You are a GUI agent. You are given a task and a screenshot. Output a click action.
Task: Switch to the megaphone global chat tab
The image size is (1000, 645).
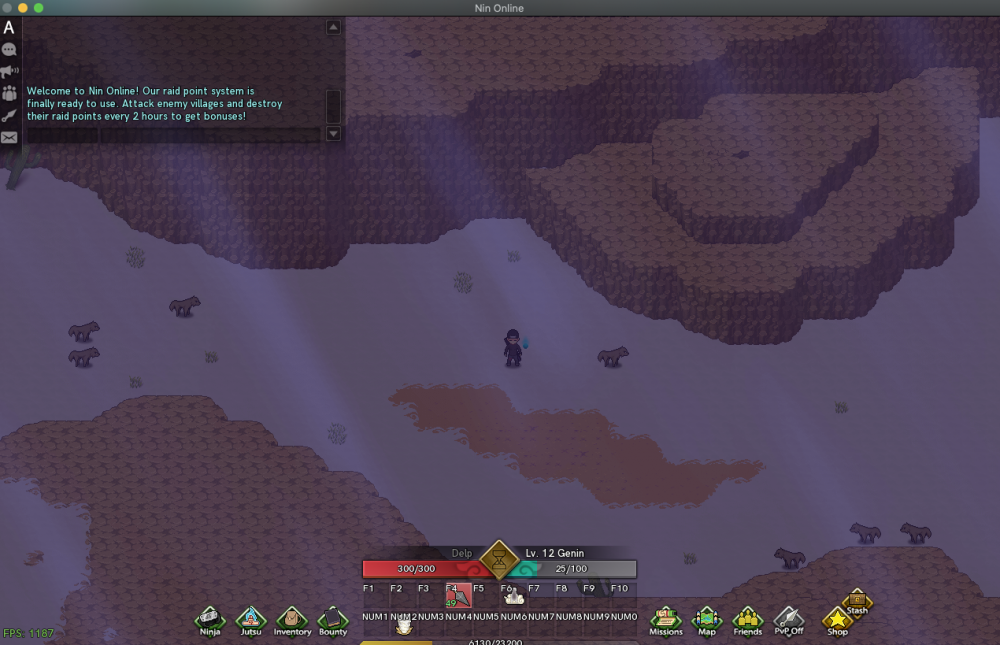coord(9,72)
